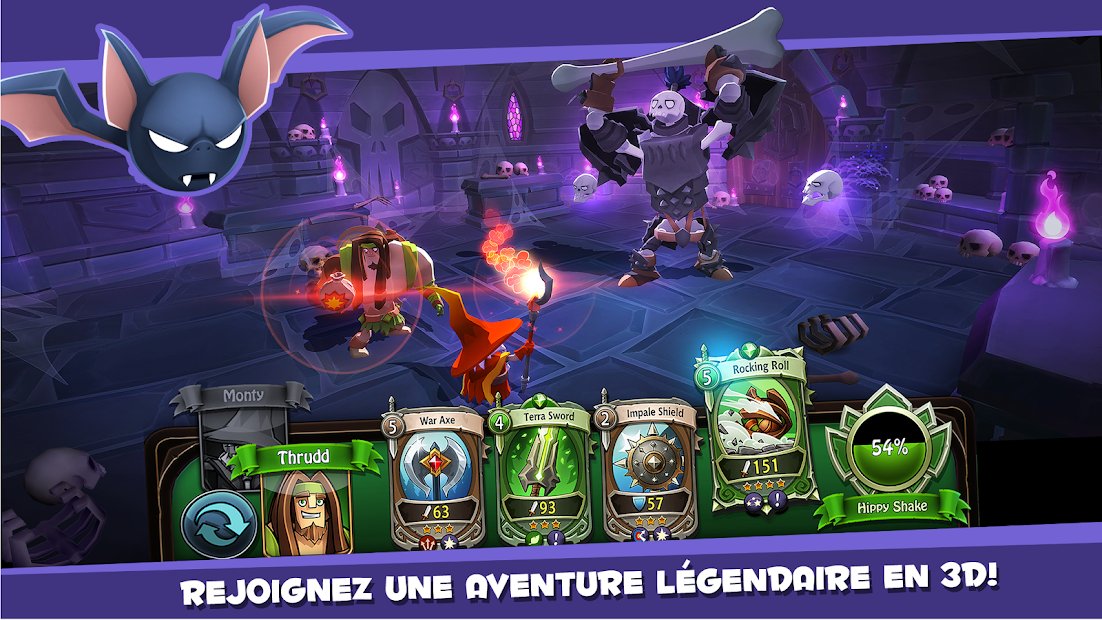Switch to the Monty hero banner

tap(242, 398)
